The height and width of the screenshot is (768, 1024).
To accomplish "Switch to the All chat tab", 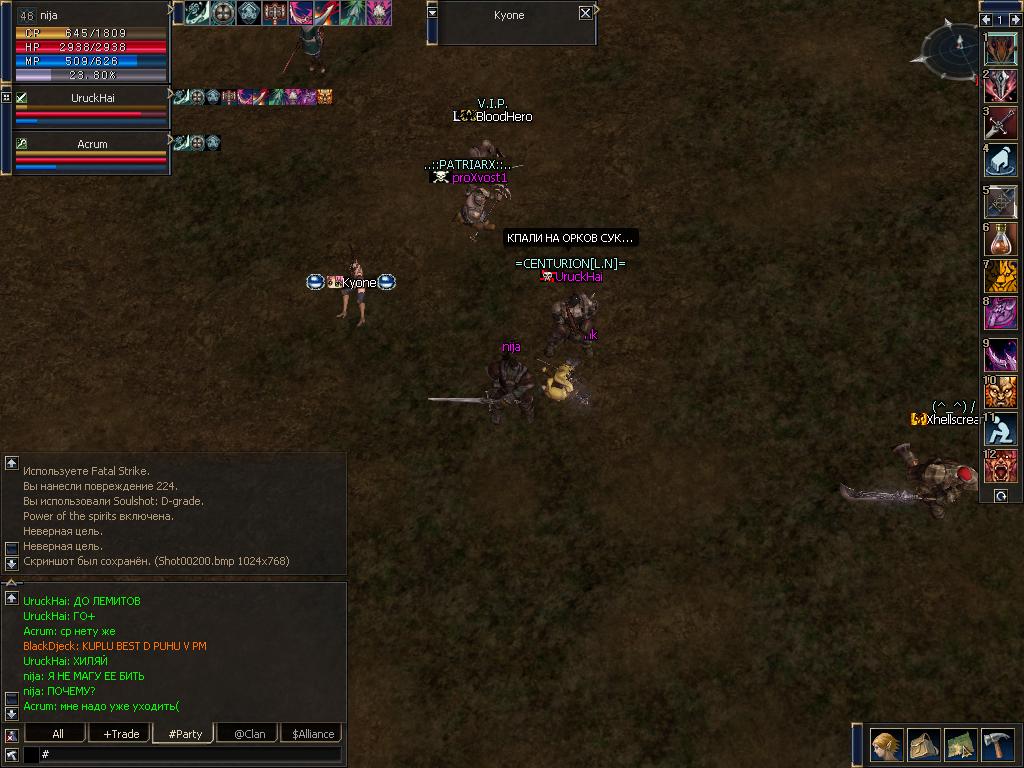I will (x=58, y=733).
